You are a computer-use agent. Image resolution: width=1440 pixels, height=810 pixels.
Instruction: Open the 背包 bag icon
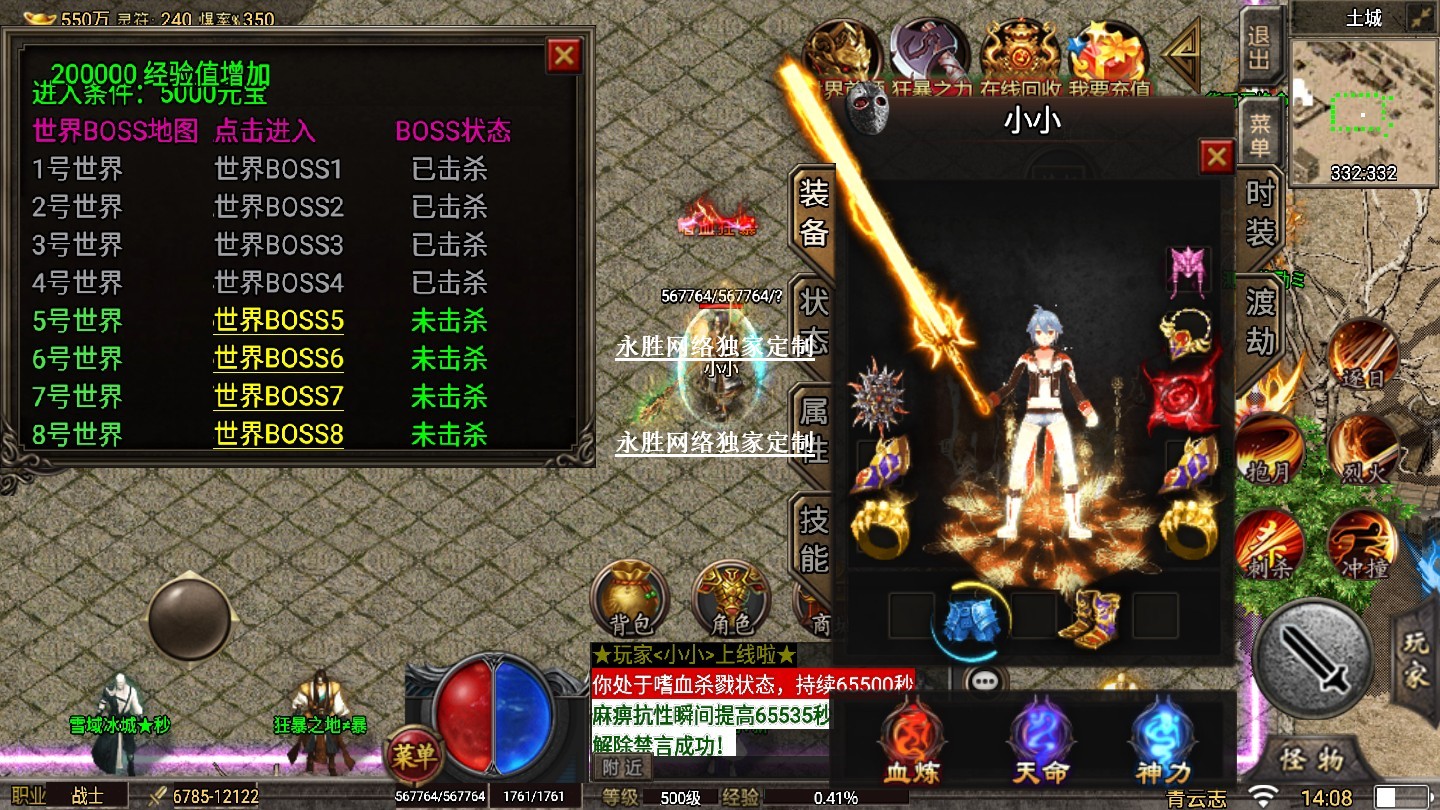pyautogui.click(x=630, y=599)
